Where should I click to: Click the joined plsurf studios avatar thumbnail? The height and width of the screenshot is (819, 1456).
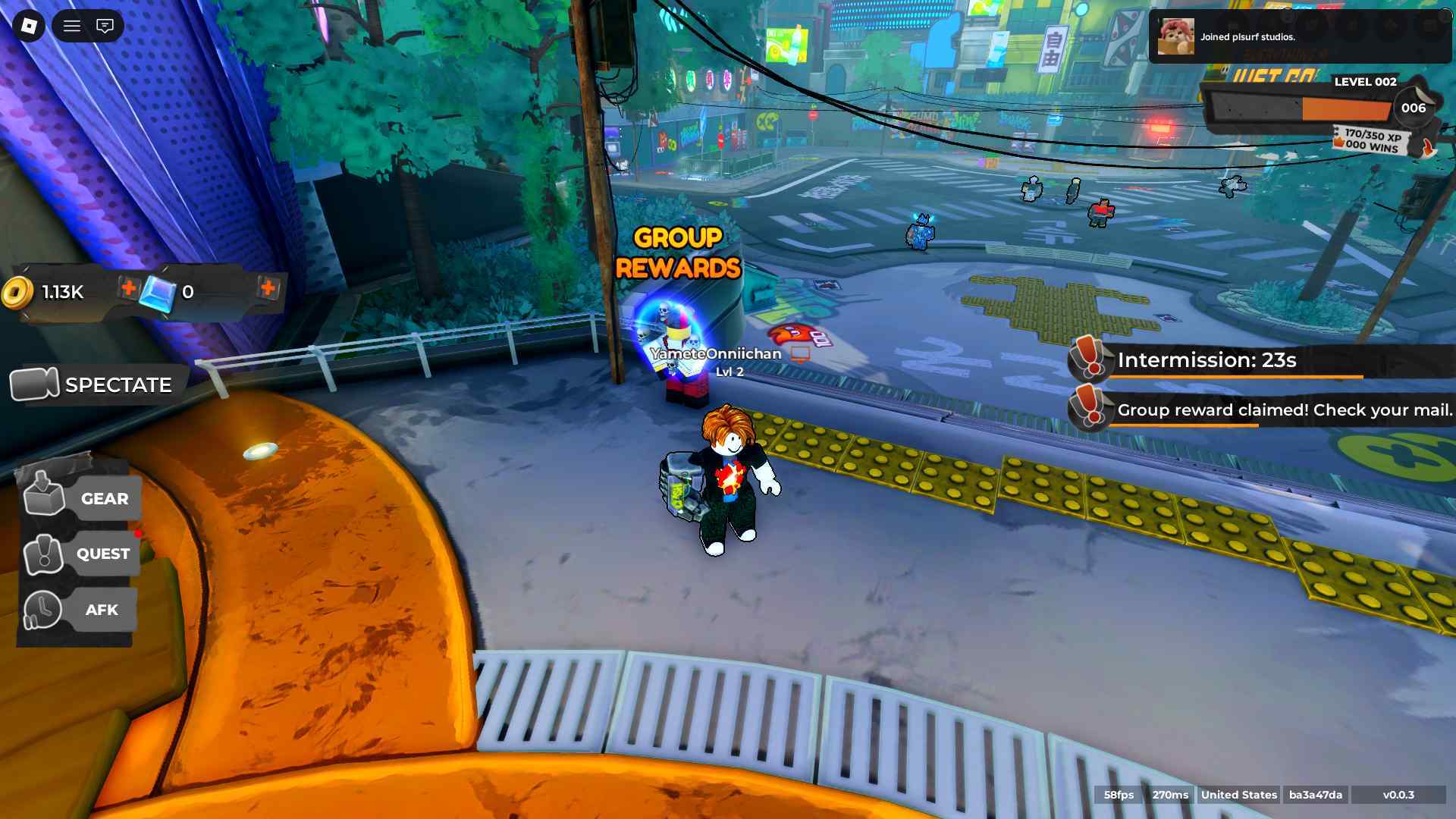1176,36
